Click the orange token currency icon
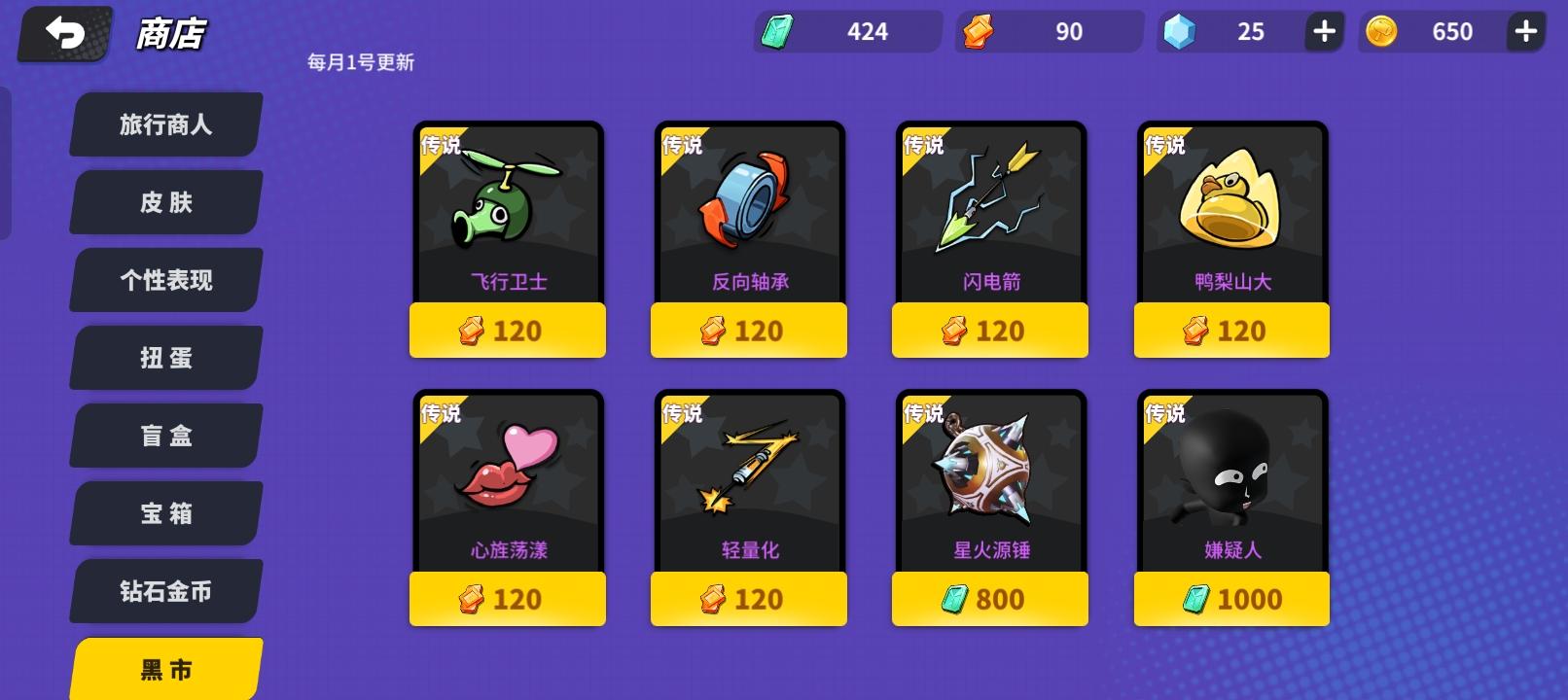This screenshot has width=1568, height=700. (979, 30)
